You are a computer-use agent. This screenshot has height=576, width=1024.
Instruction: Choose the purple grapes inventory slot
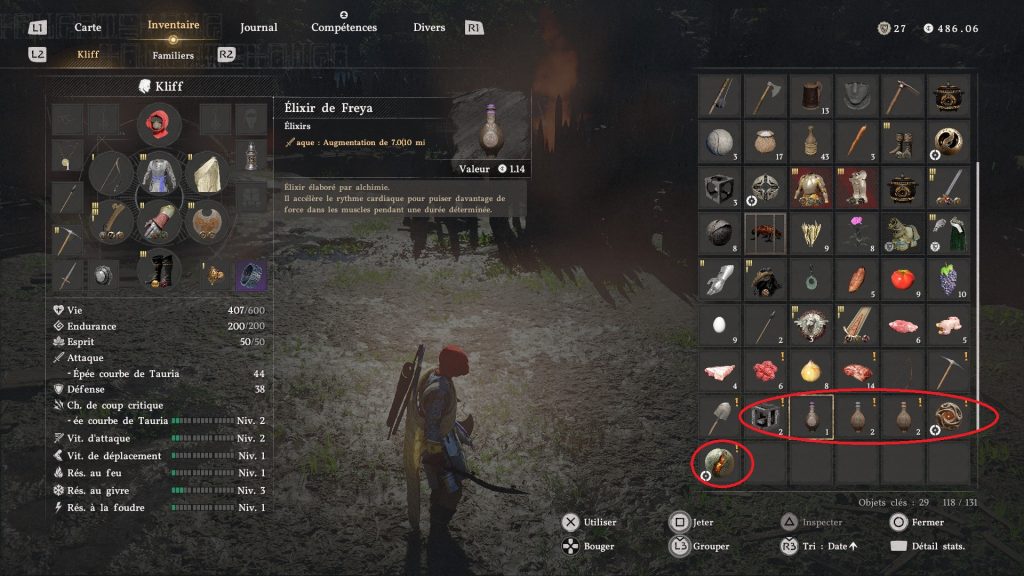point(948,279)
